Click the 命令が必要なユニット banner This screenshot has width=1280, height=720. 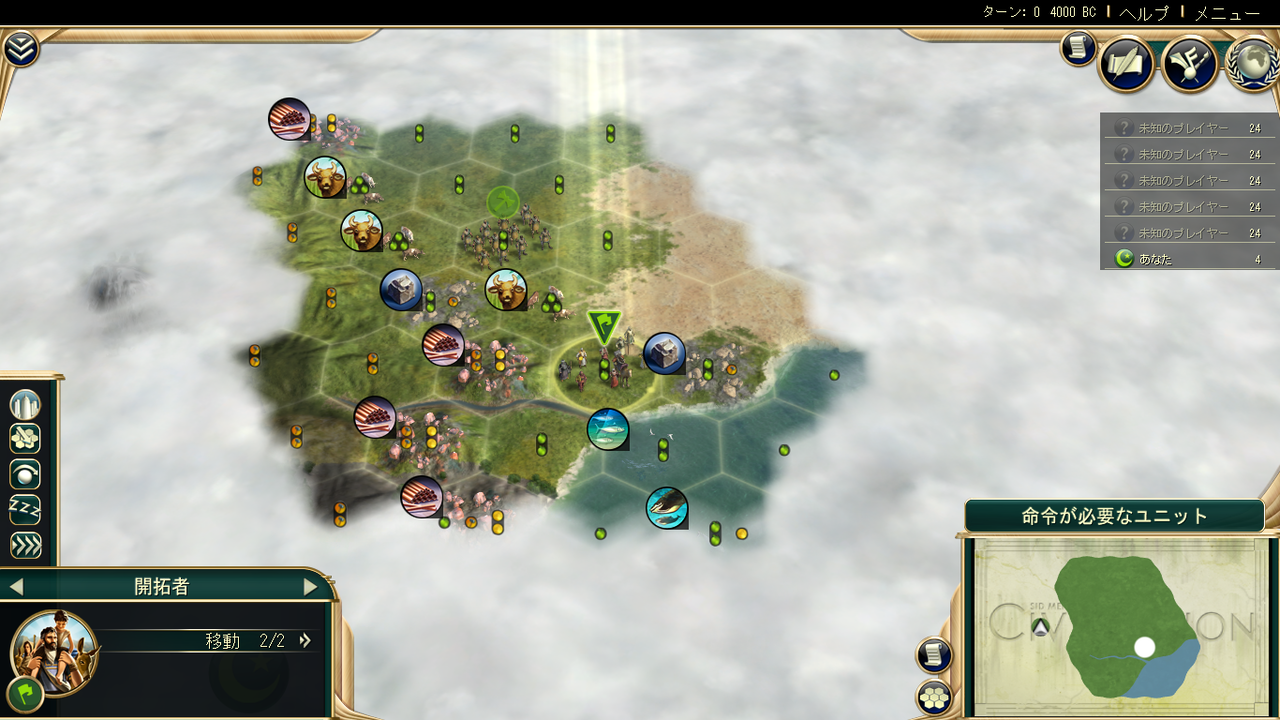pos(1117,514)
